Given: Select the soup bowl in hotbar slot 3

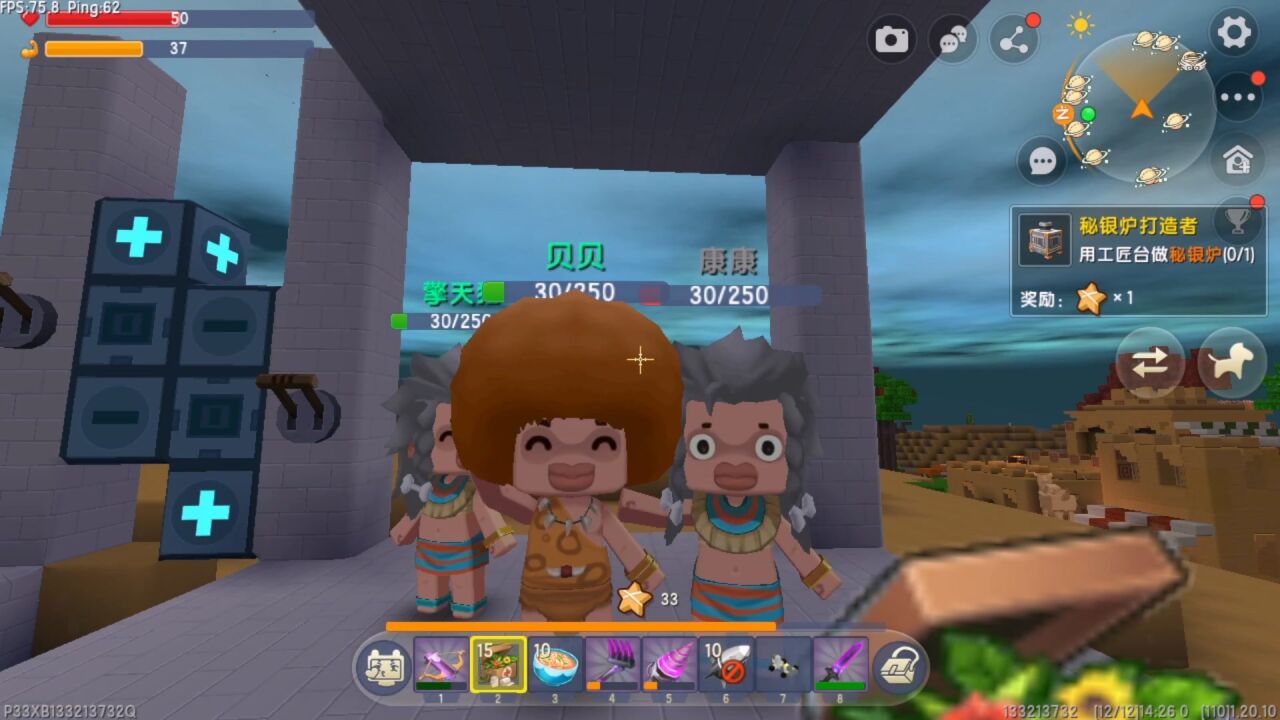Looking at the screenshot, I should click(x=556, y=664).
